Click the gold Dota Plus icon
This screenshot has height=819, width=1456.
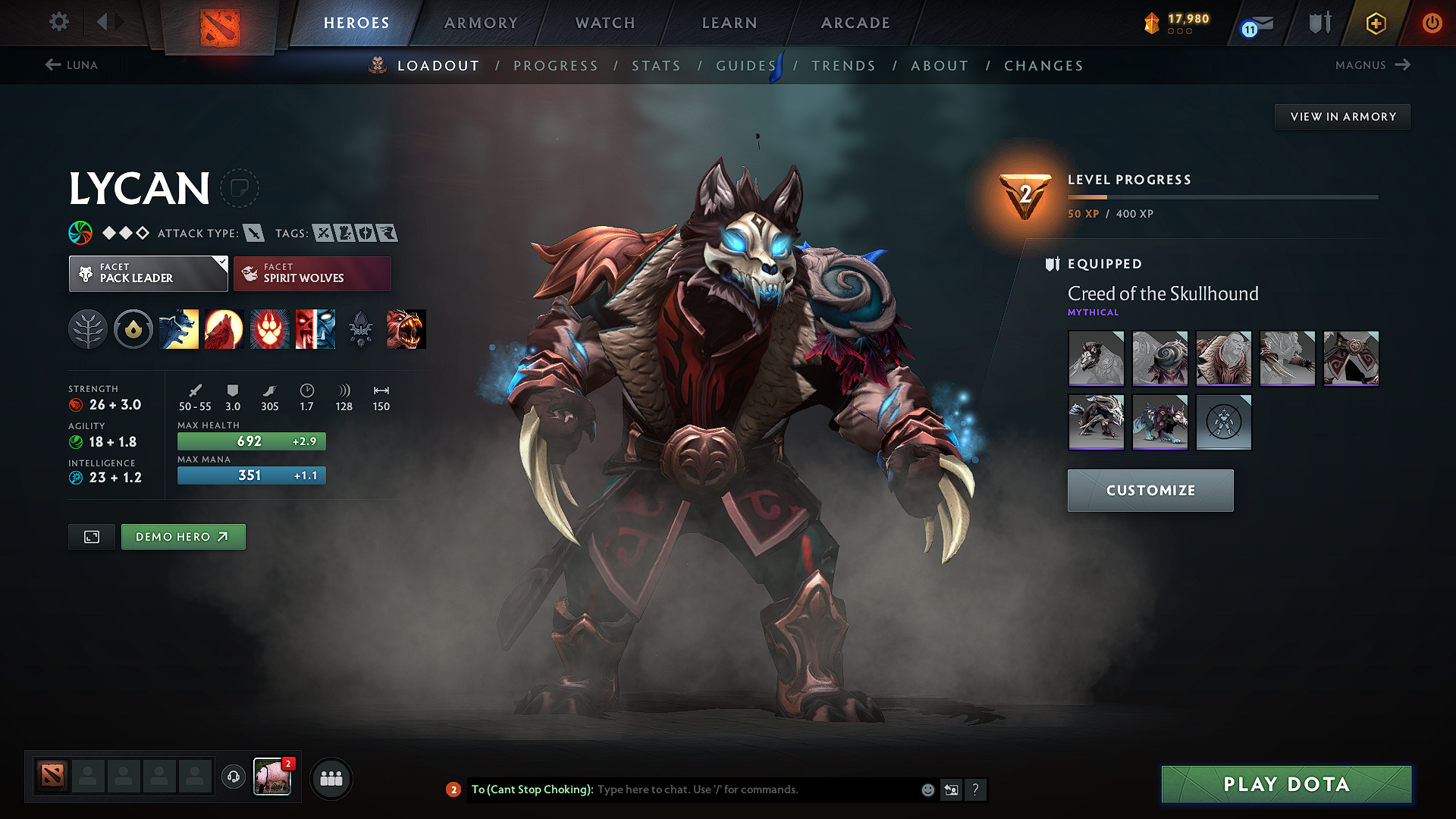tap(1374, 23)
